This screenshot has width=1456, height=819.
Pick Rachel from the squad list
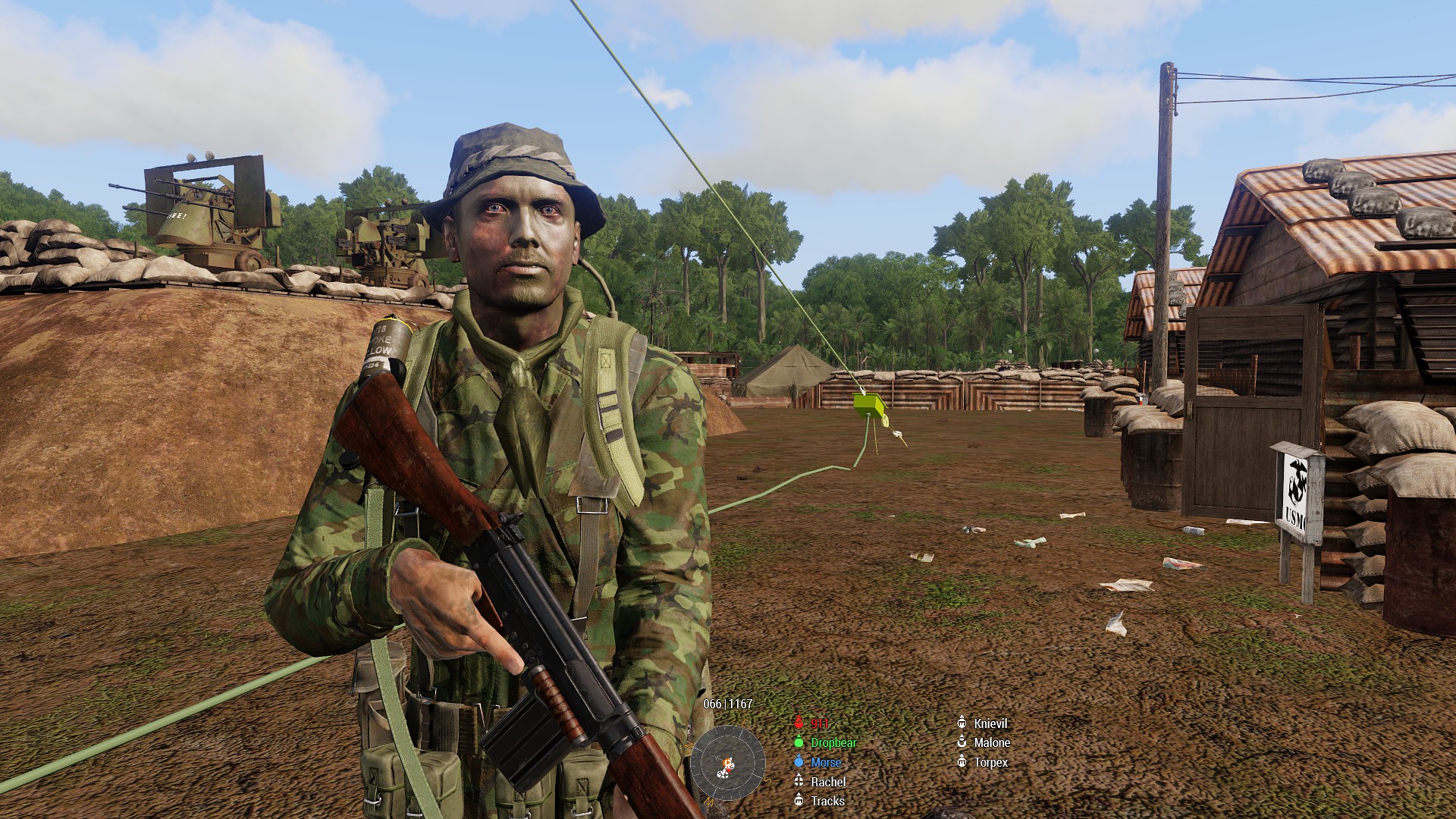point(827,782)
